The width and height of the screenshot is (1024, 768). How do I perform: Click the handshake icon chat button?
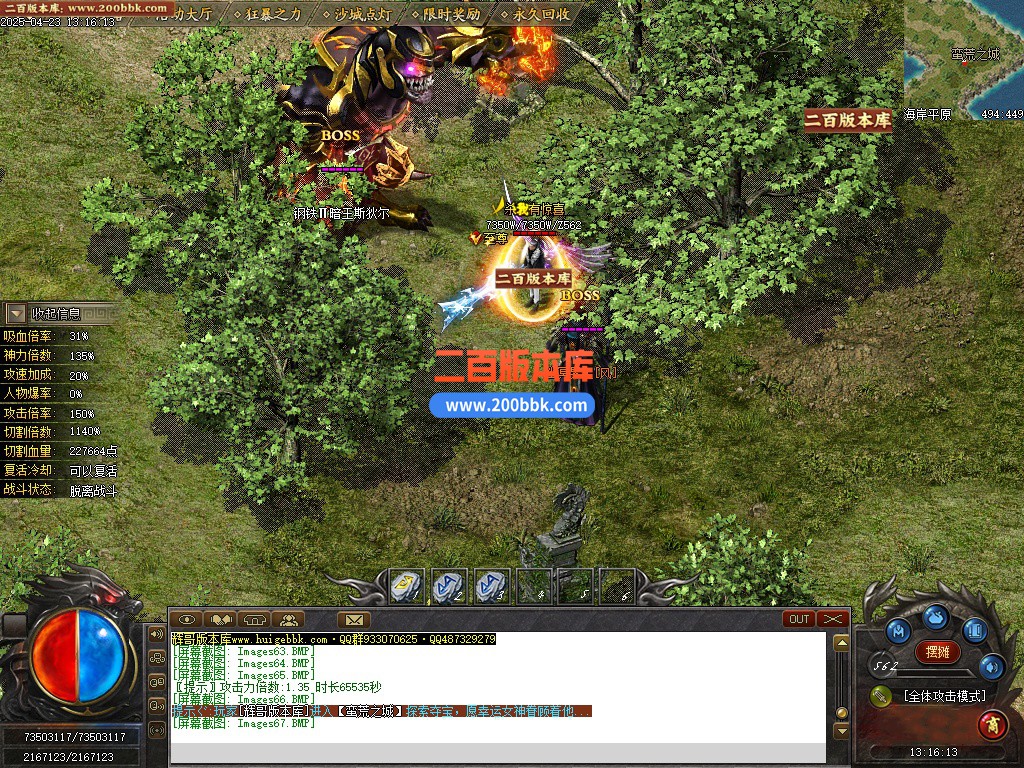[220, 619]
